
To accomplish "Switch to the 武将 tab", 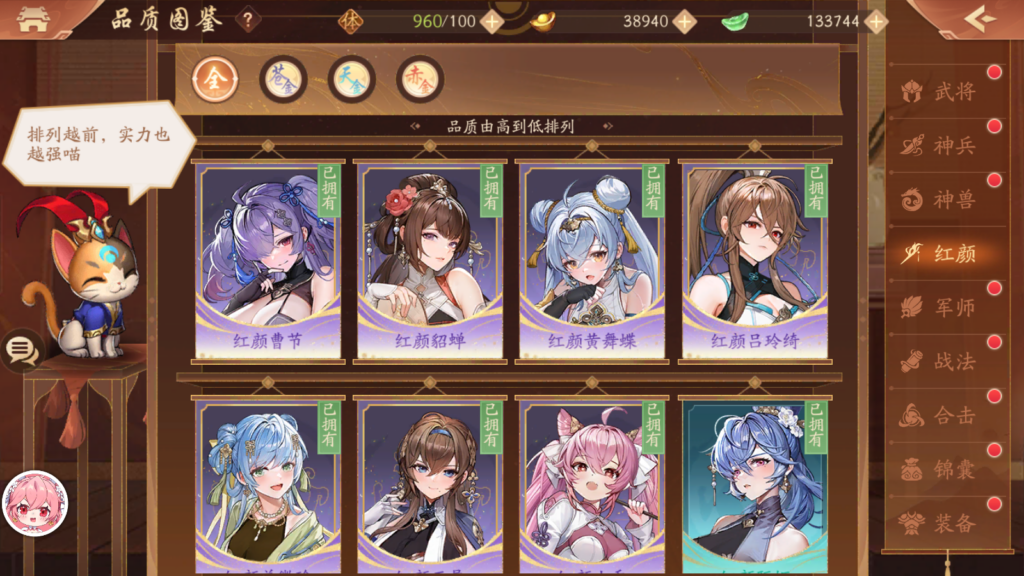I will pos(942,92).
